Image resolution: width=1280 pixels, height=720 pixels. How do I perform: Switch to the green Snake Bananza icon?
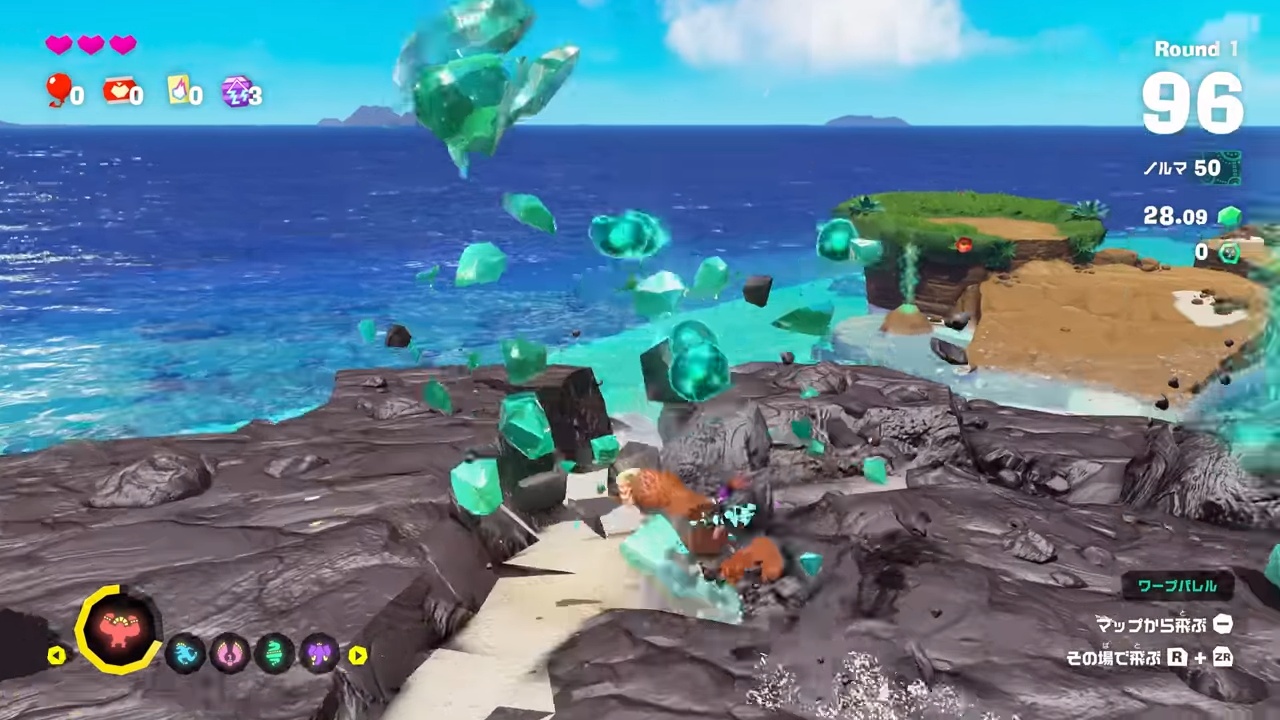[274, 654]
